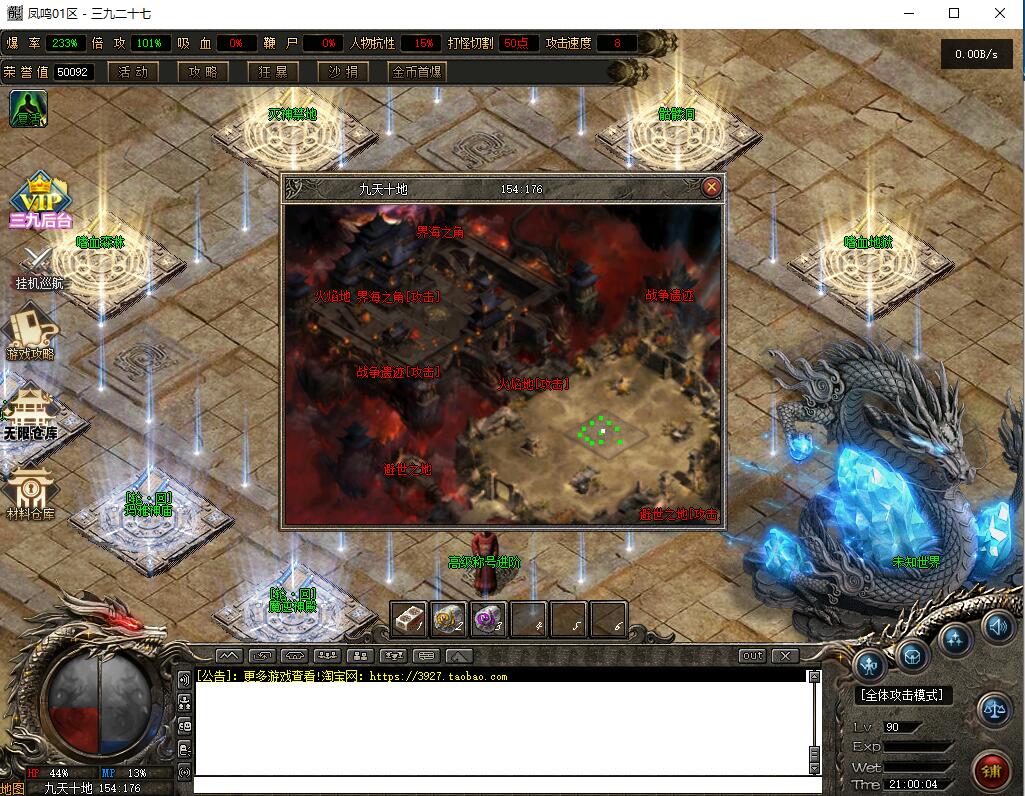Use the white block item in hotbar slot 1

click(409, 619)
